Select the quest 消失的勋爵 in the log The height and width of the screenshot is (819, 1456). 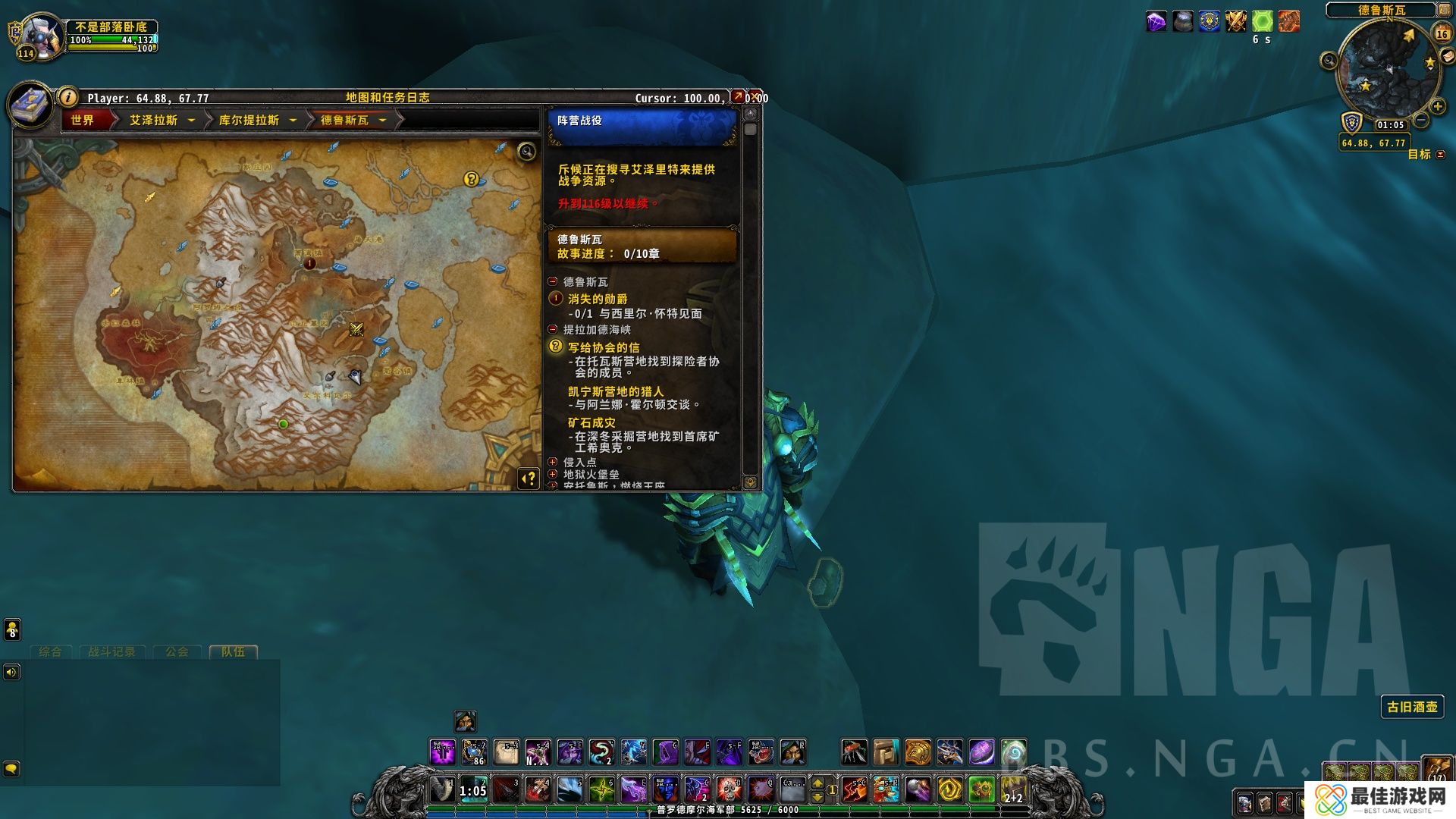point(598,300)
